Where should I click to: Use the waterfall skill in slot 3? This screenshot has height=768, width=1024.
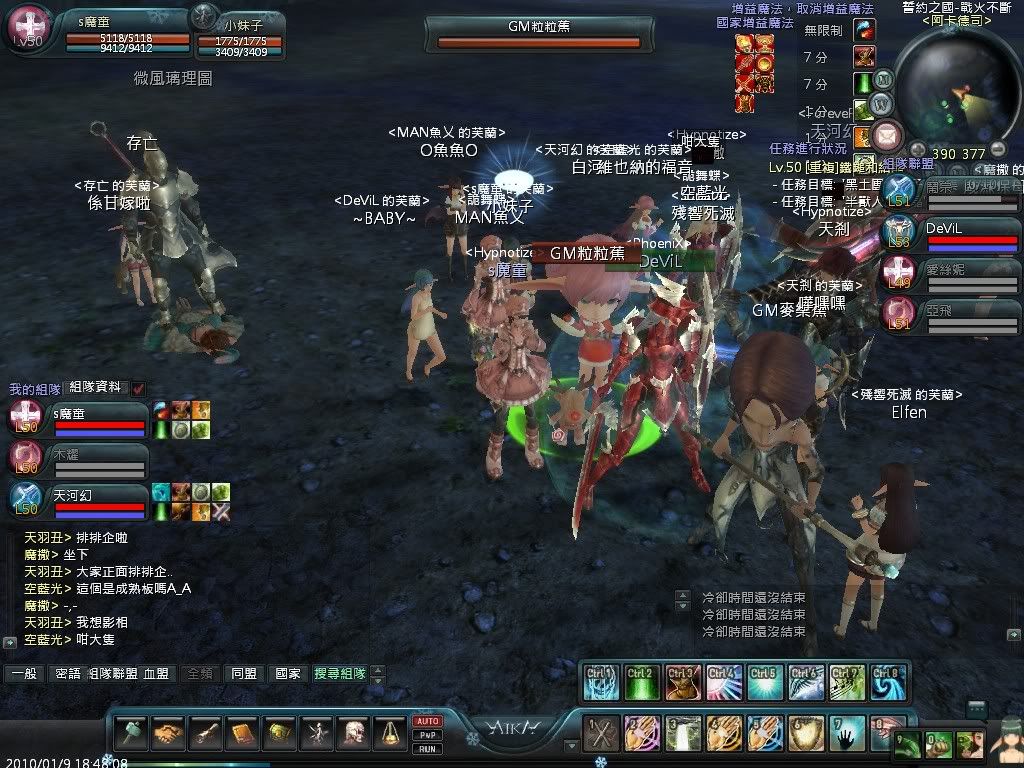tap(684, 735)
